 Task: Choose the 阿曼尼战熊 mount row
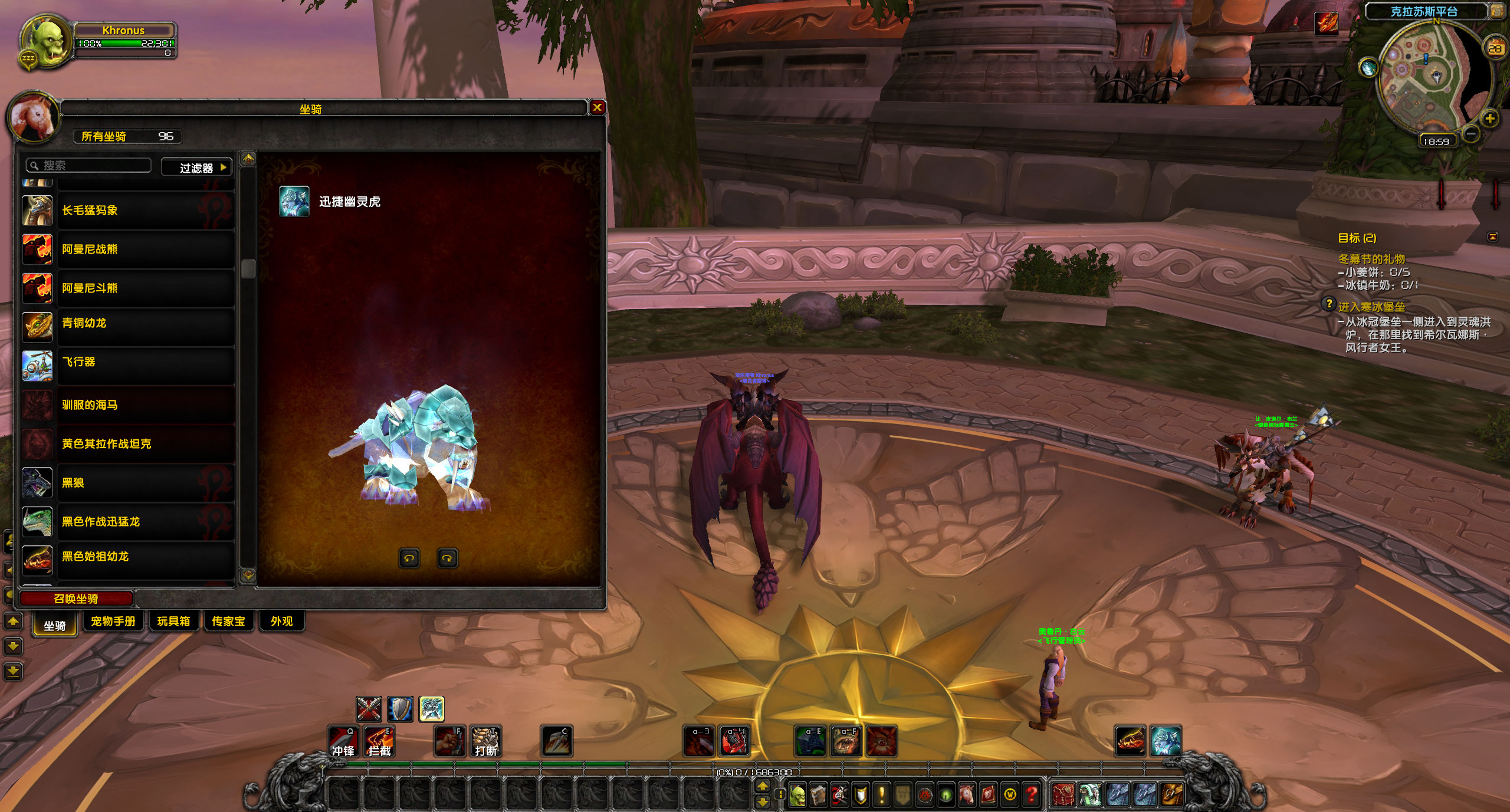pyautogui.click(x=128, y=249)
